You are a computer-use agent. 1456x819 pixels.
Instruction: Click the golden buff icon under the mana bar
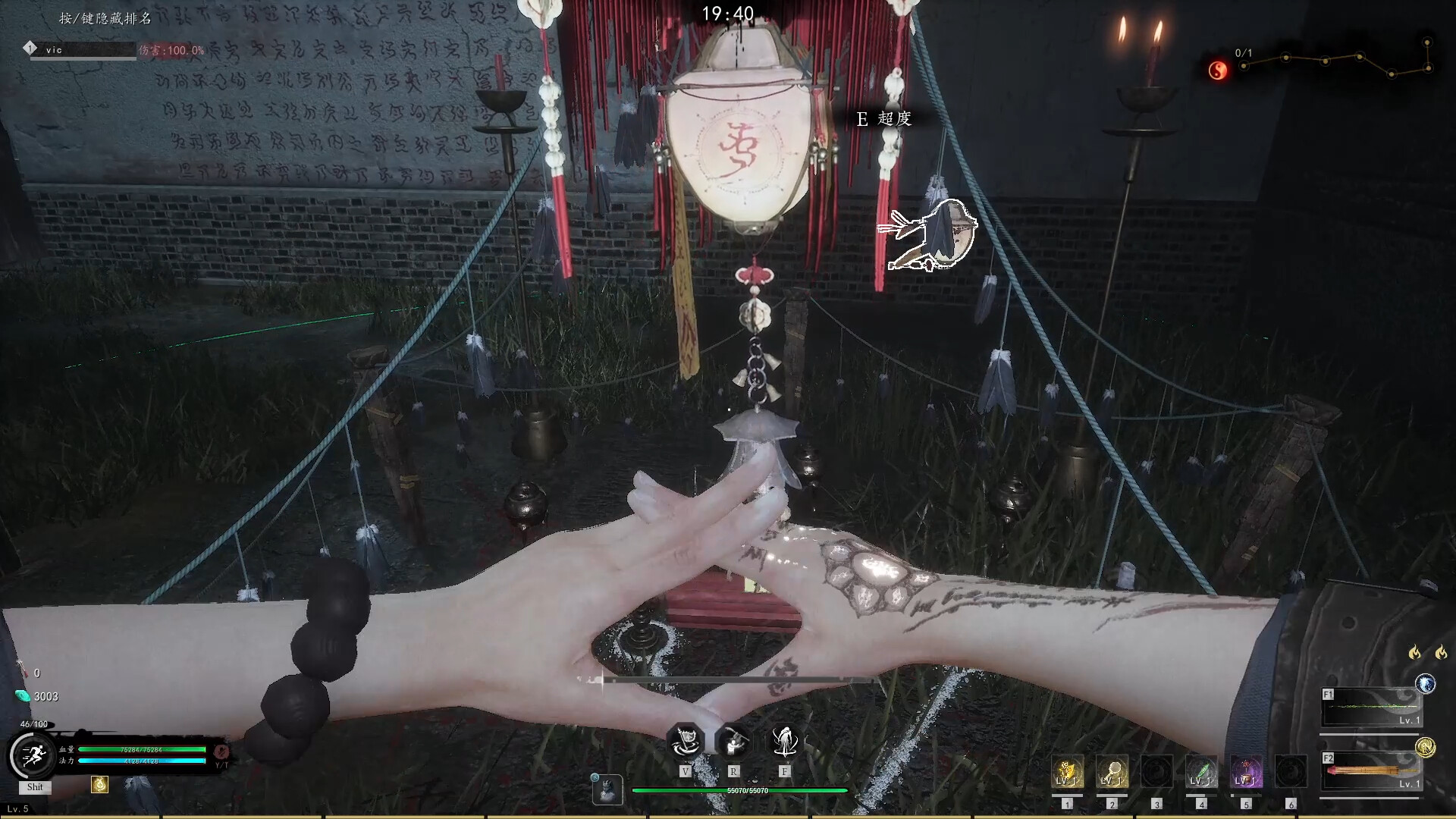coord(100,786)
